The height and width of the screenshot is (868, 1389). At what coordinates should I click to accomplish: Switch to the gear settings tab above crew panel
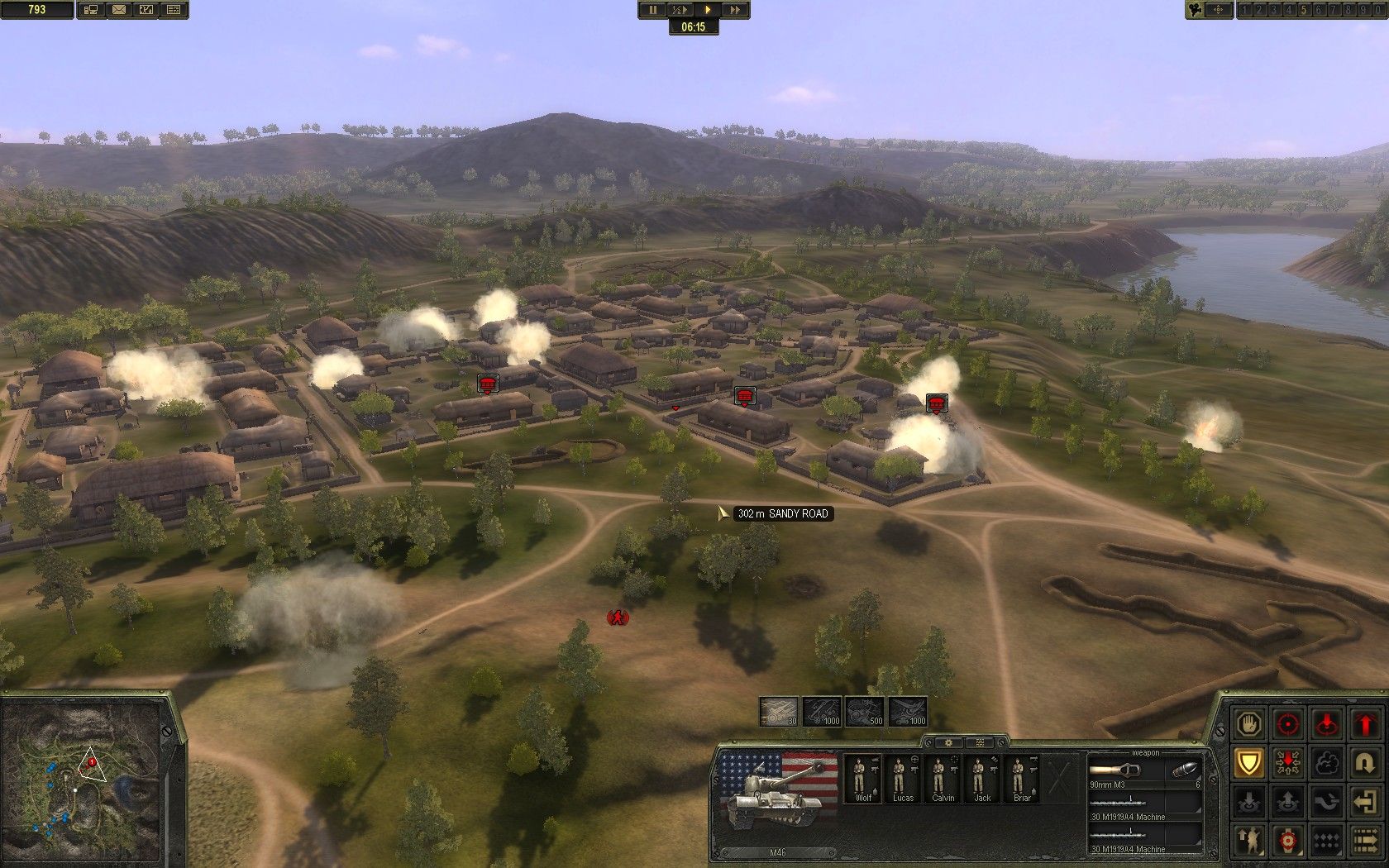tap(948, 742)
